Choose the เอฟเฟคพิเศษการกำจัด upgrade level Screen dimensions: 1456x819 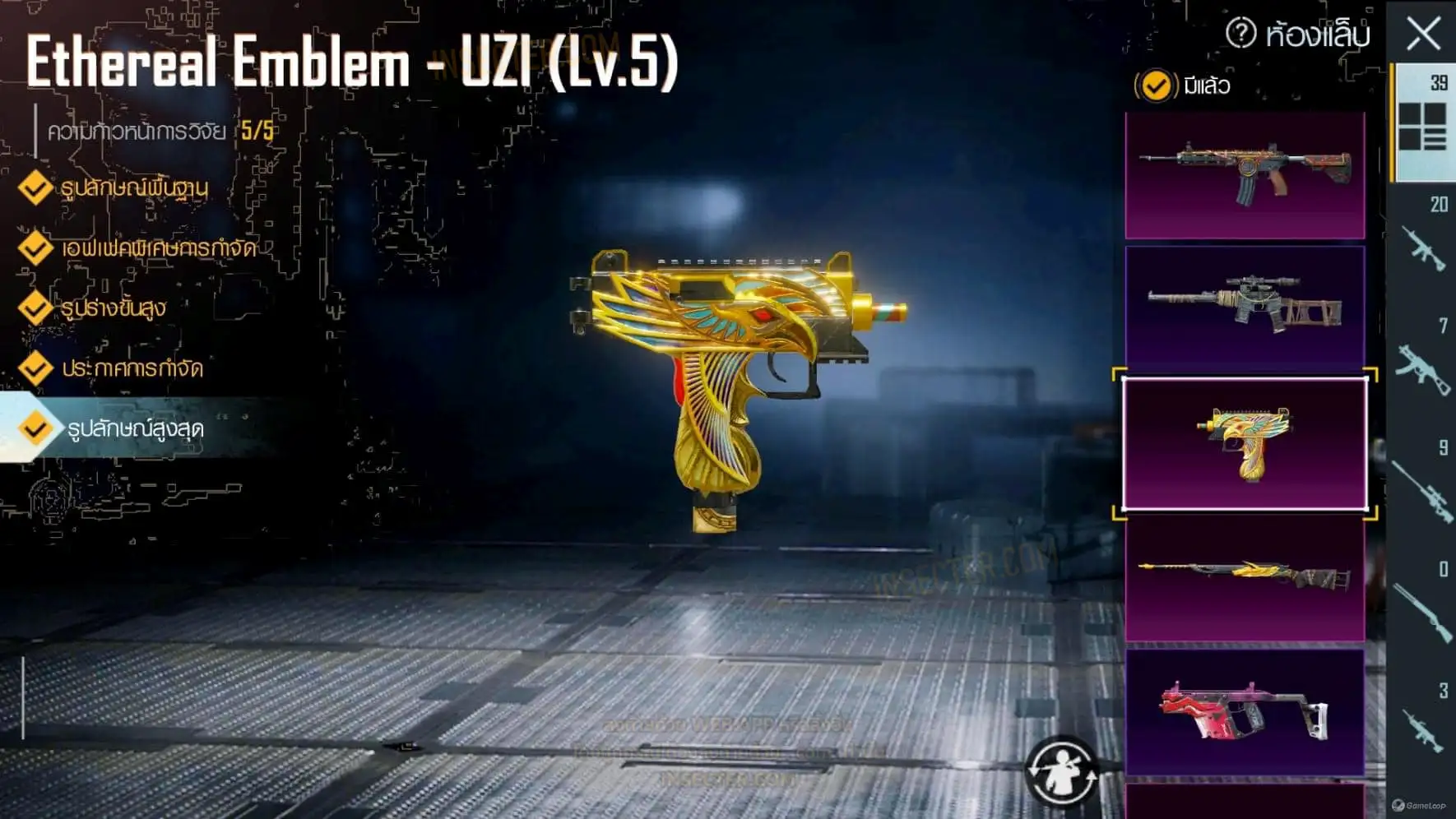pyautogui.click(x=158, y=248)
